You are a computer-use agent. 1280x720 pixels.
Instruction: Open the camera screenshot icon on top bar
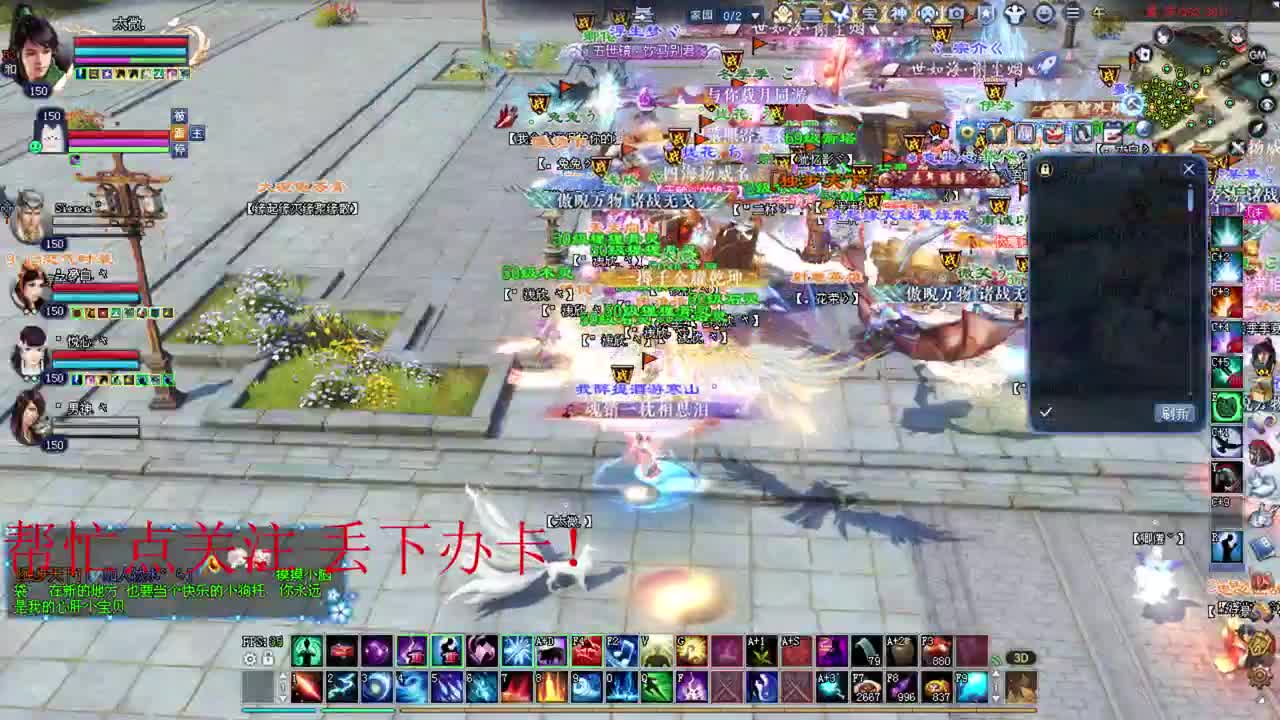point(958,13)
